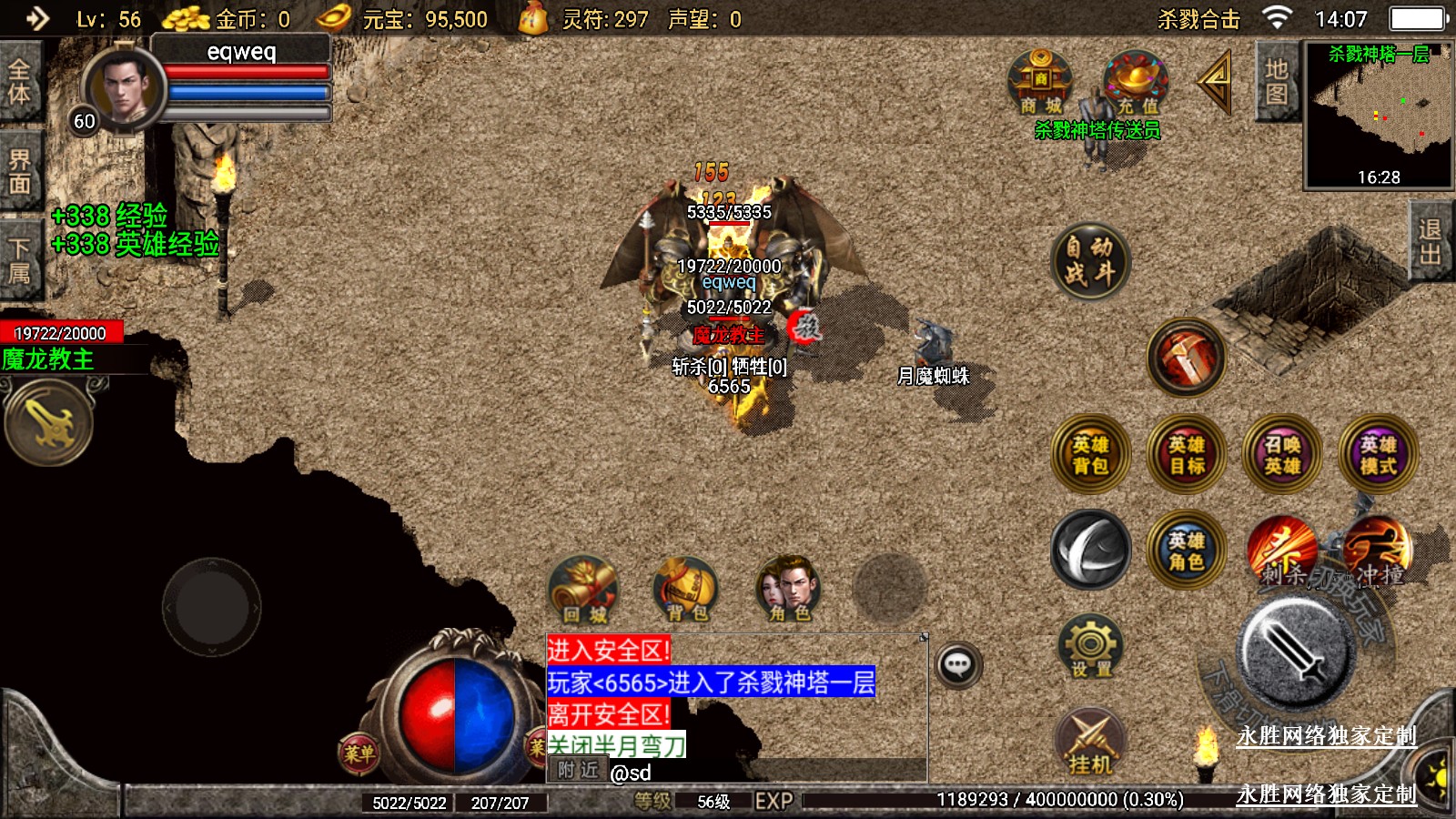Open the 商城 shop icon
Image resolution: width=1456 pixels, height=819 pixels.
1040,84
